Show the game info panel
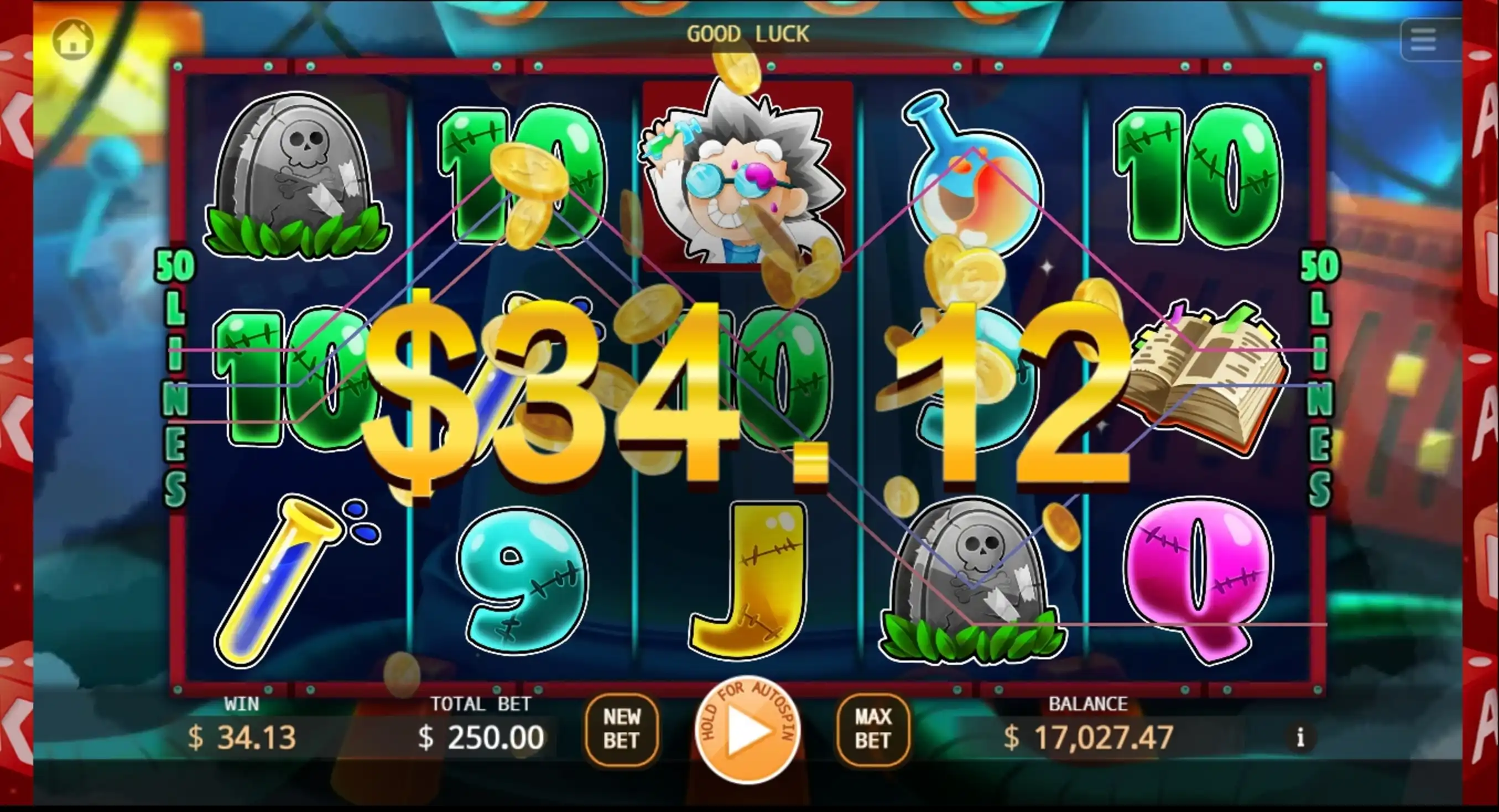The height and width of the screenshot is (812, 1499). pos(1300,737)
